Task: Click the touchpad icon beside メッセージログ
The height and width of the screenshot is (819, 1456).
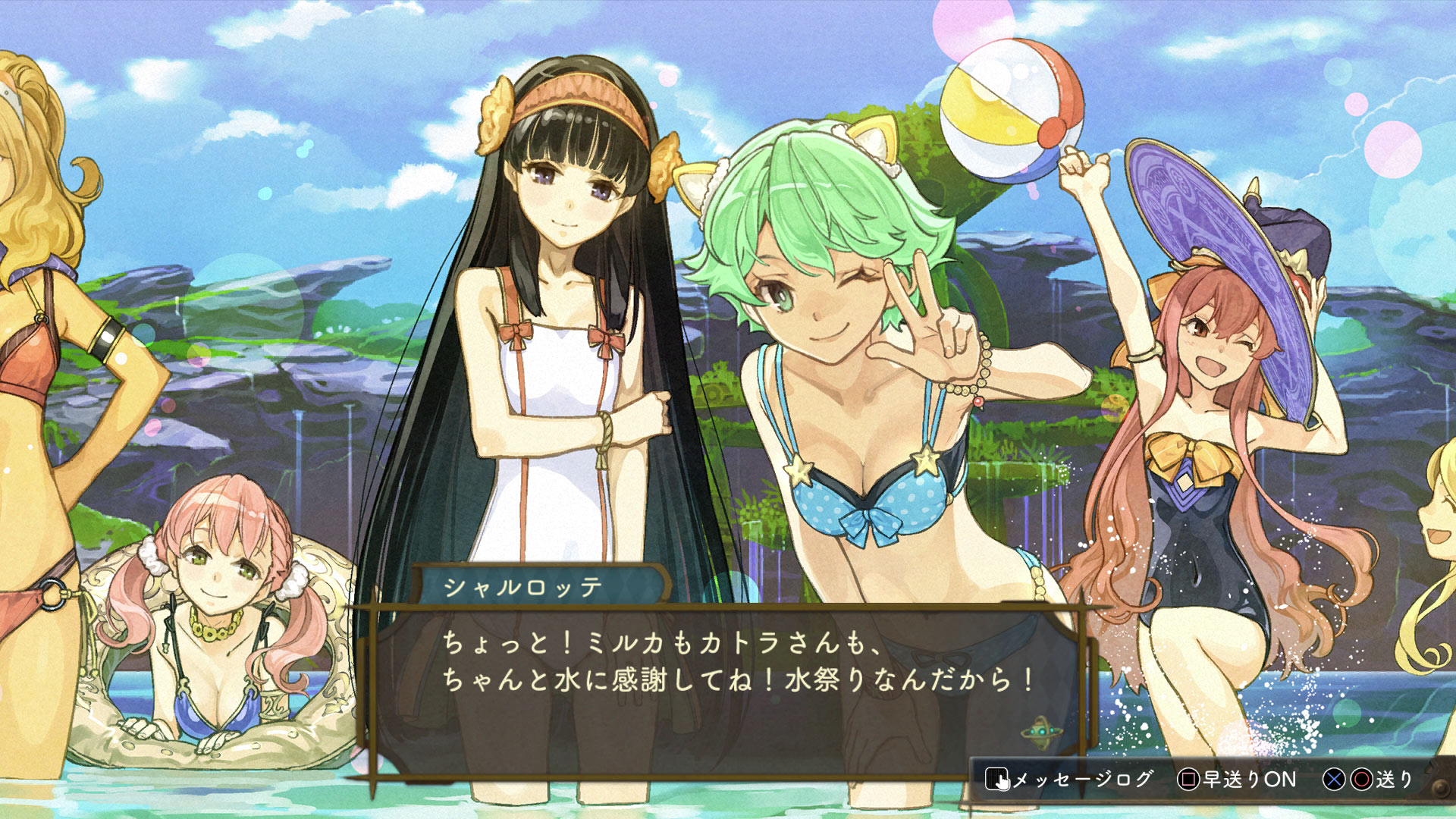Action: coord(998,780)
